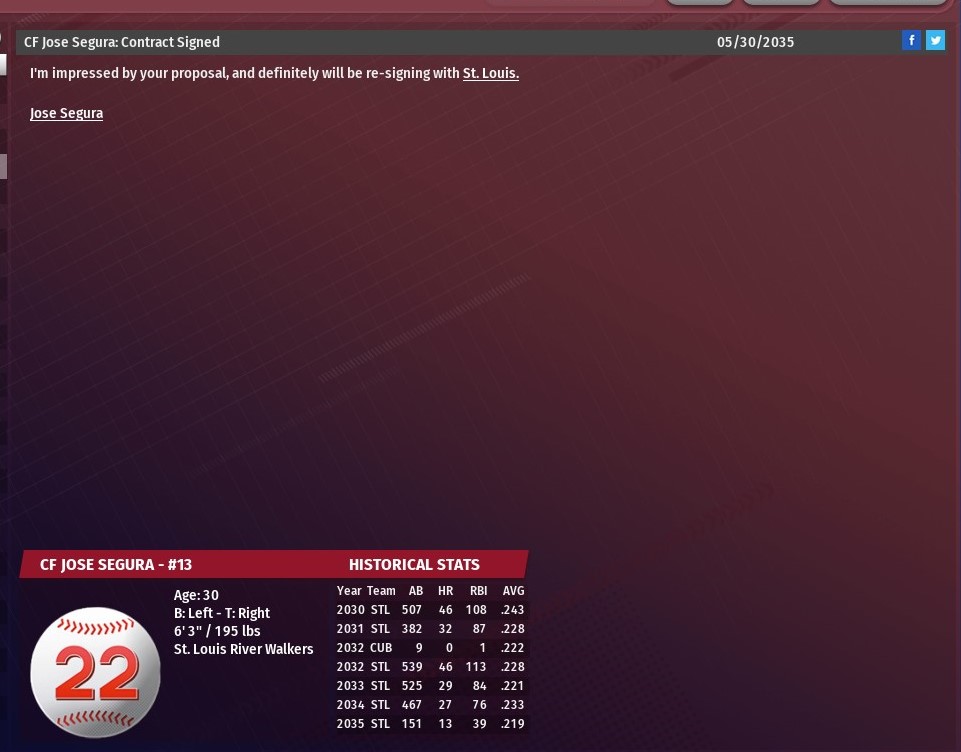Open the Jose Segura signature link

coord(66,114)
